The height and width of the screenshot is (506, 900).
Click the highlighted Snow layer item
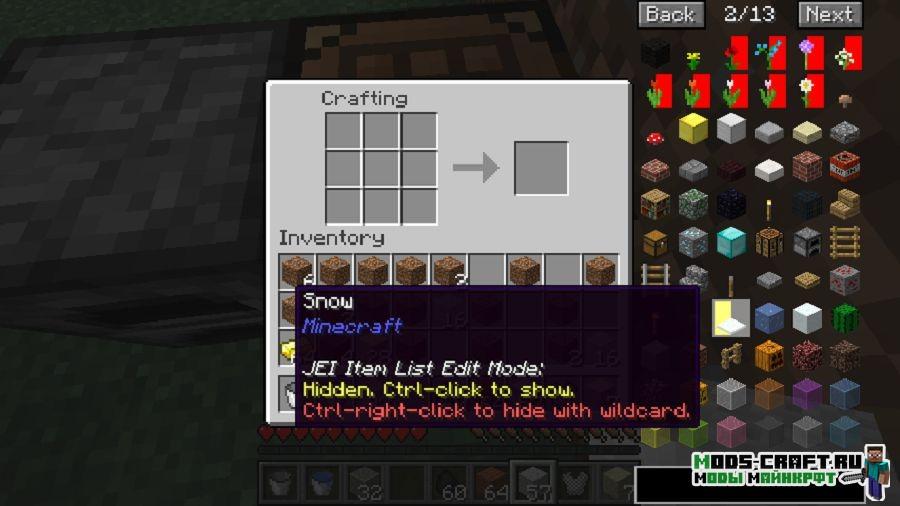click(x=731, y=317)
